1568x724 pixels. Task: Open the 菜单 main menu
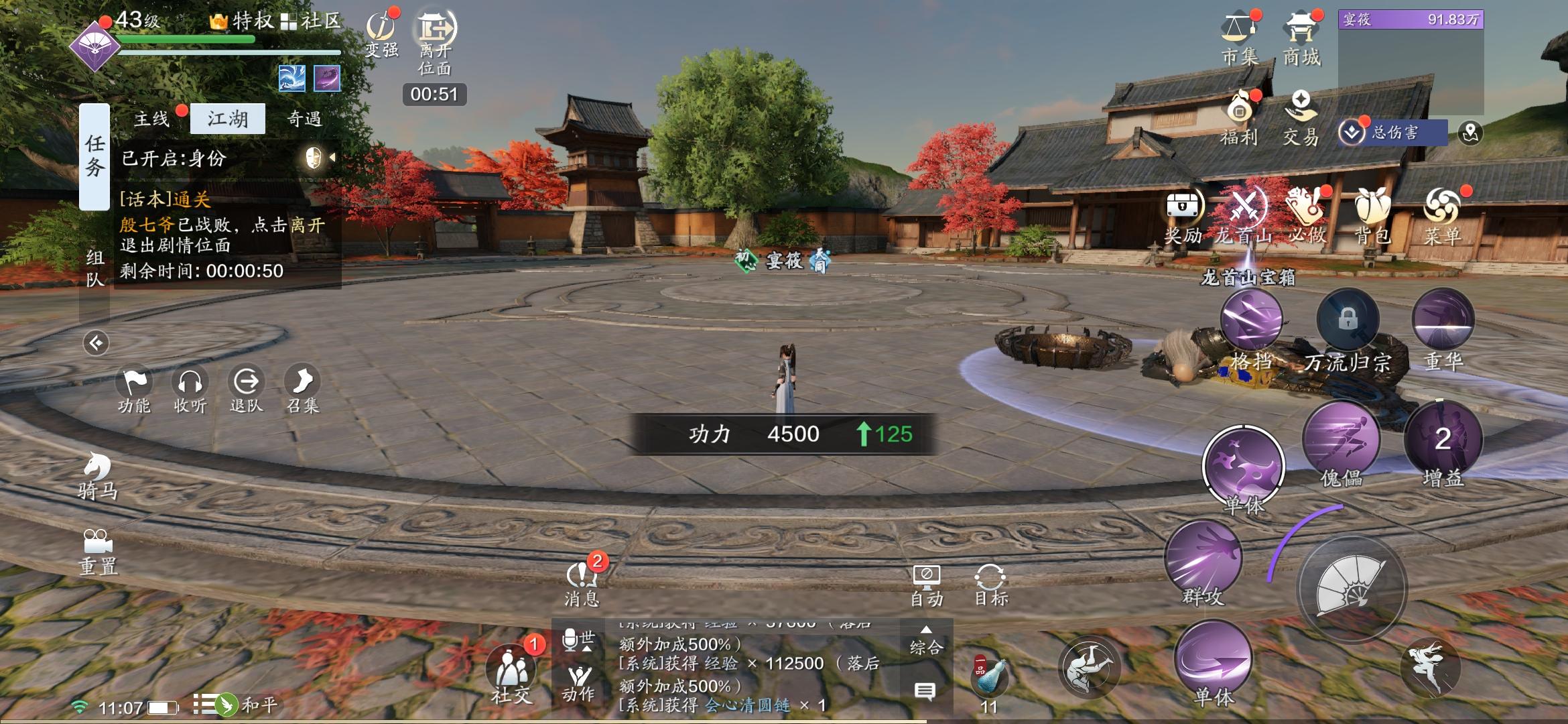click(x=1442, y=216)
